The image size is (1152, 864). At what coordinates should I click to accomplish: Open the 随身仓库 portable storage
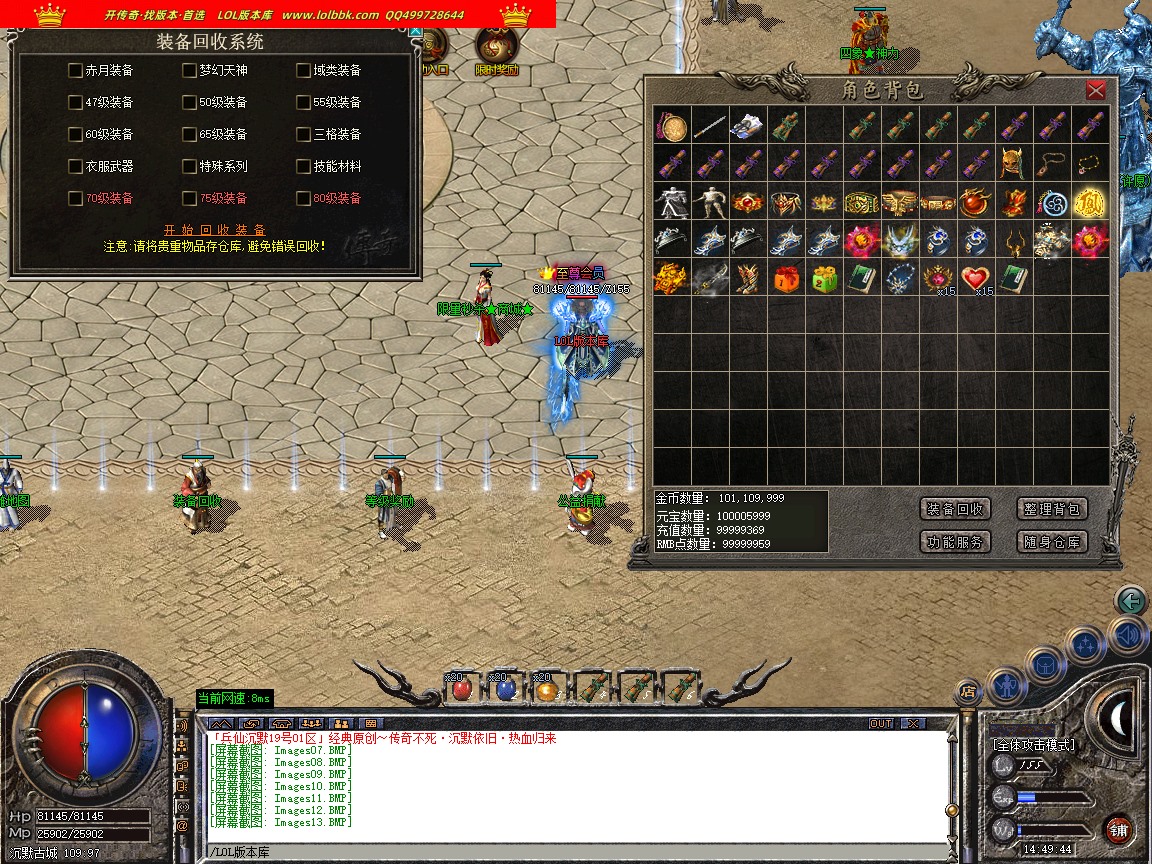pos(1052,542)
